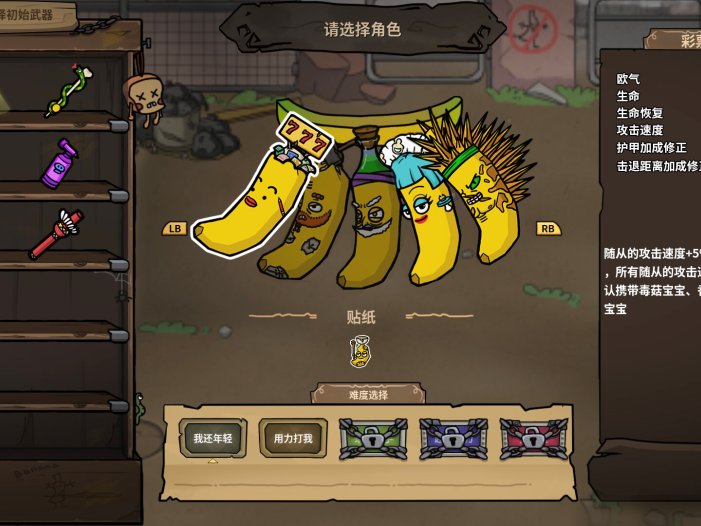
Task: Choose the green snake staff weapon
Action: coord(65,91)
